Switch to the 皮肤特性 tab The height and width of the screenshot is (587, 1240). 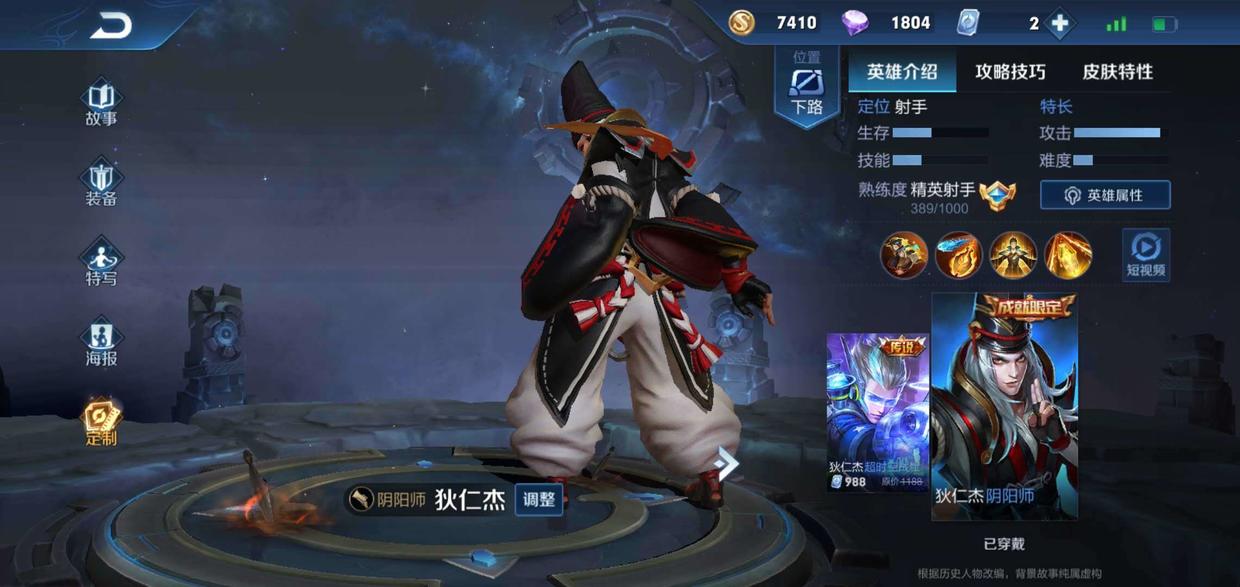click(1117, 72)
